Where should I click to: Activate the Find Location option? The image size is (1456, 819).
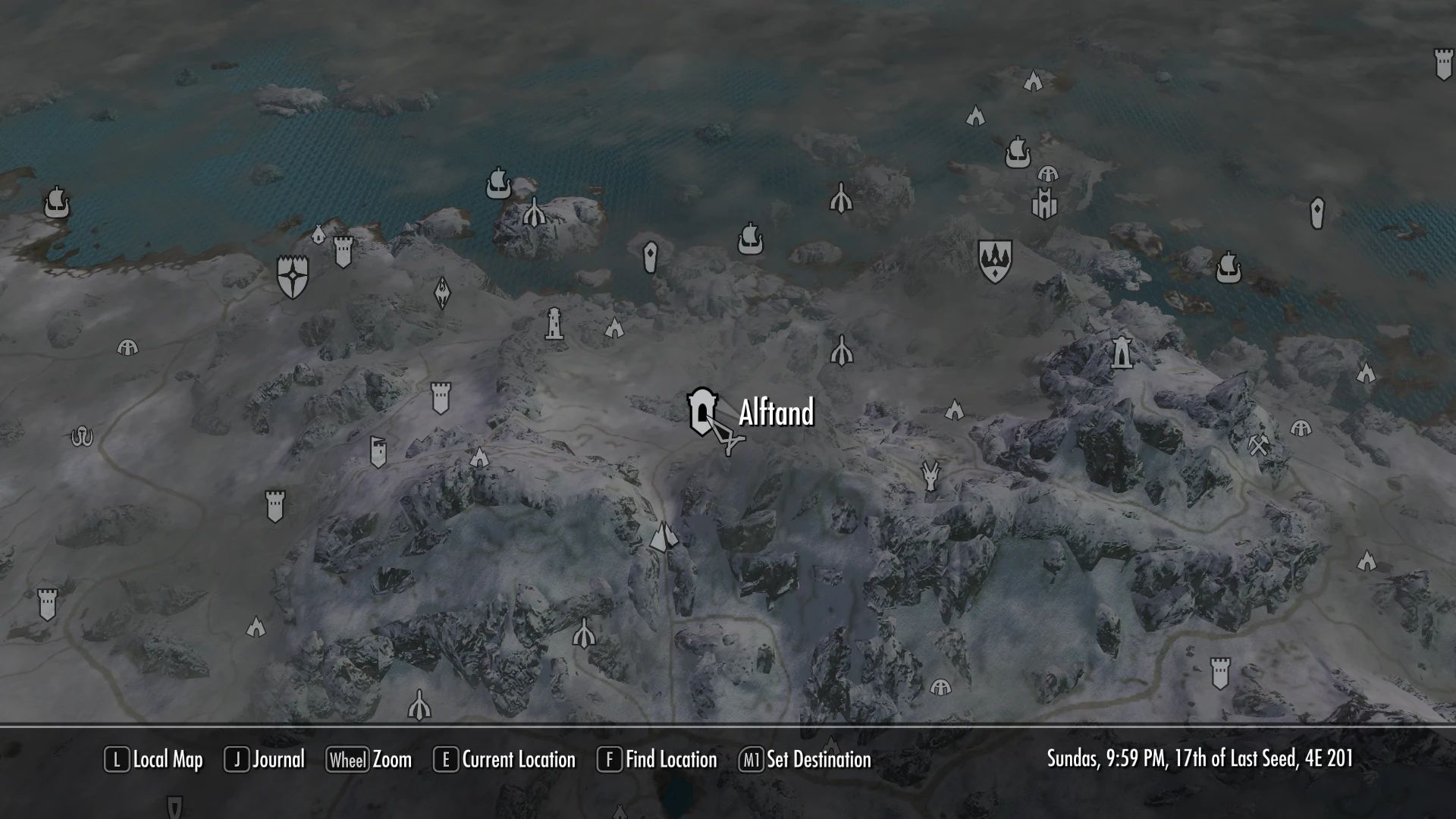pos(657,760)
